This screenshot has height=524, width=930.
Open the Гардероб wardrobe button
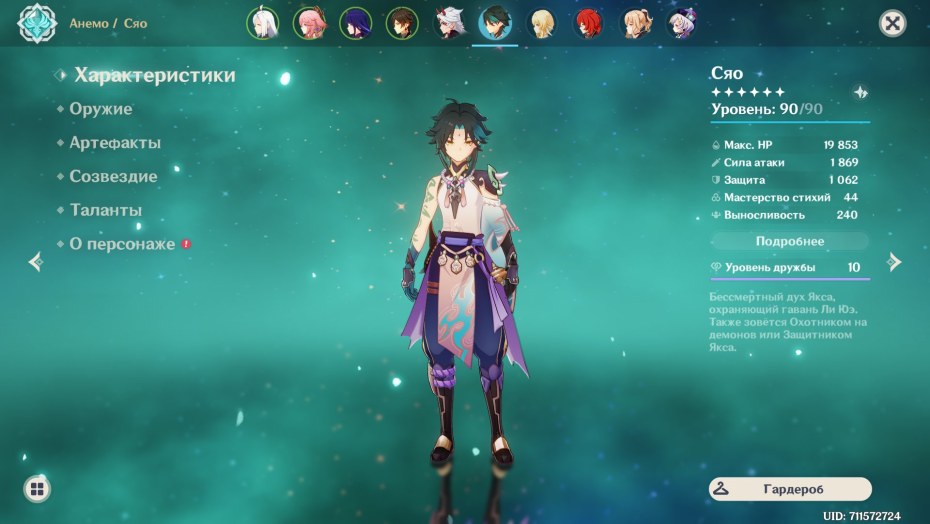790,488
